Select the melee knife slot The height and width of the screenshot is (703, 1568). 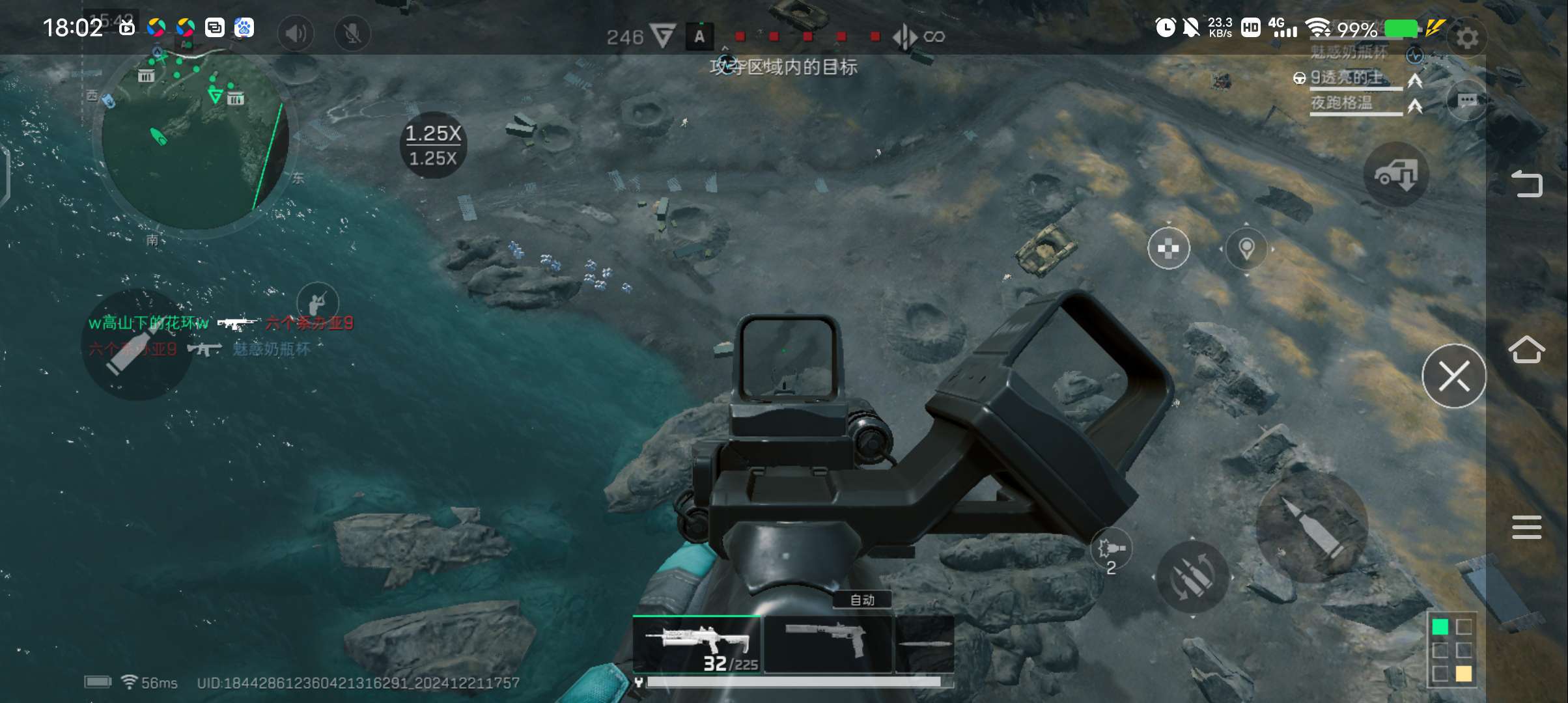(x=925, y=644)
